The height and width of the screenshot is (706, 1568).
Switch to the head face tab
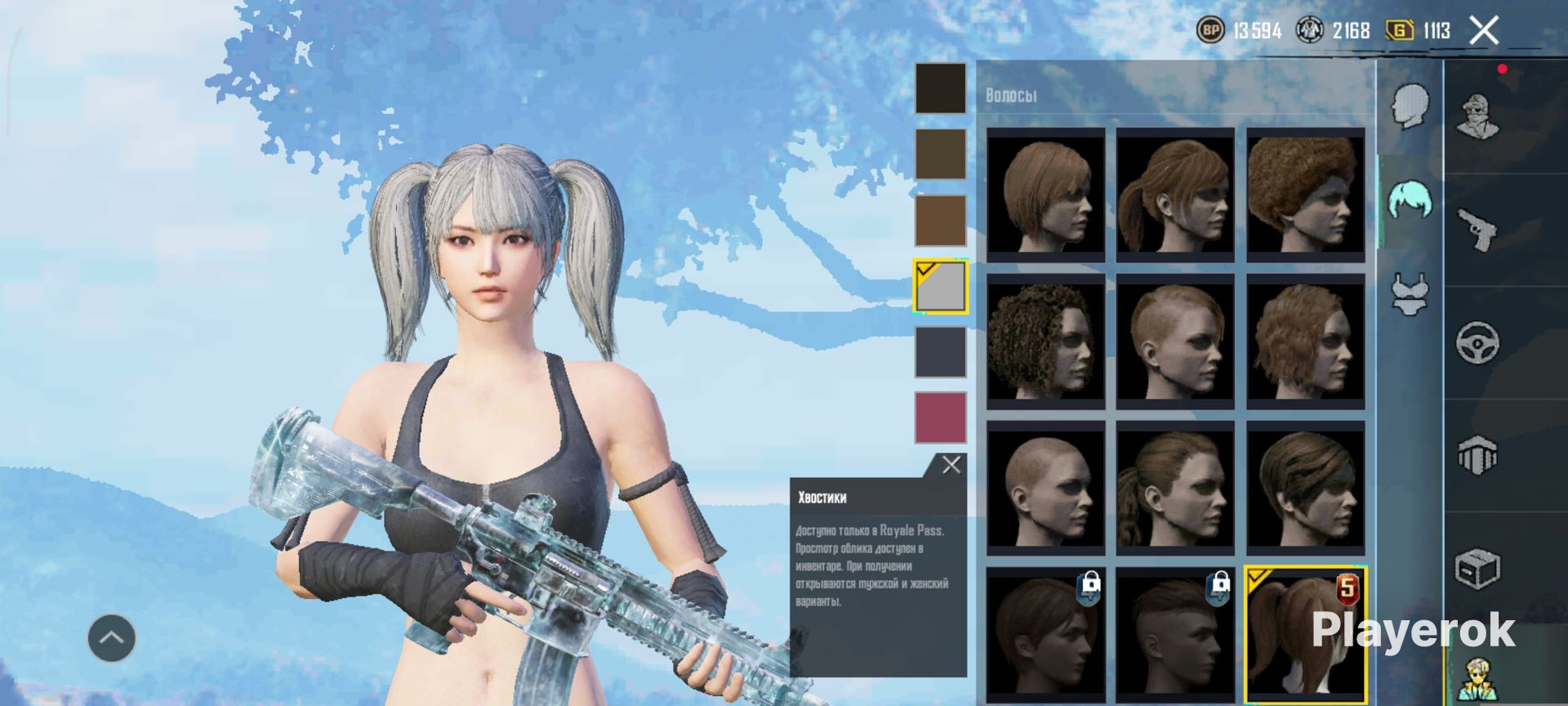click(1410, 106)
